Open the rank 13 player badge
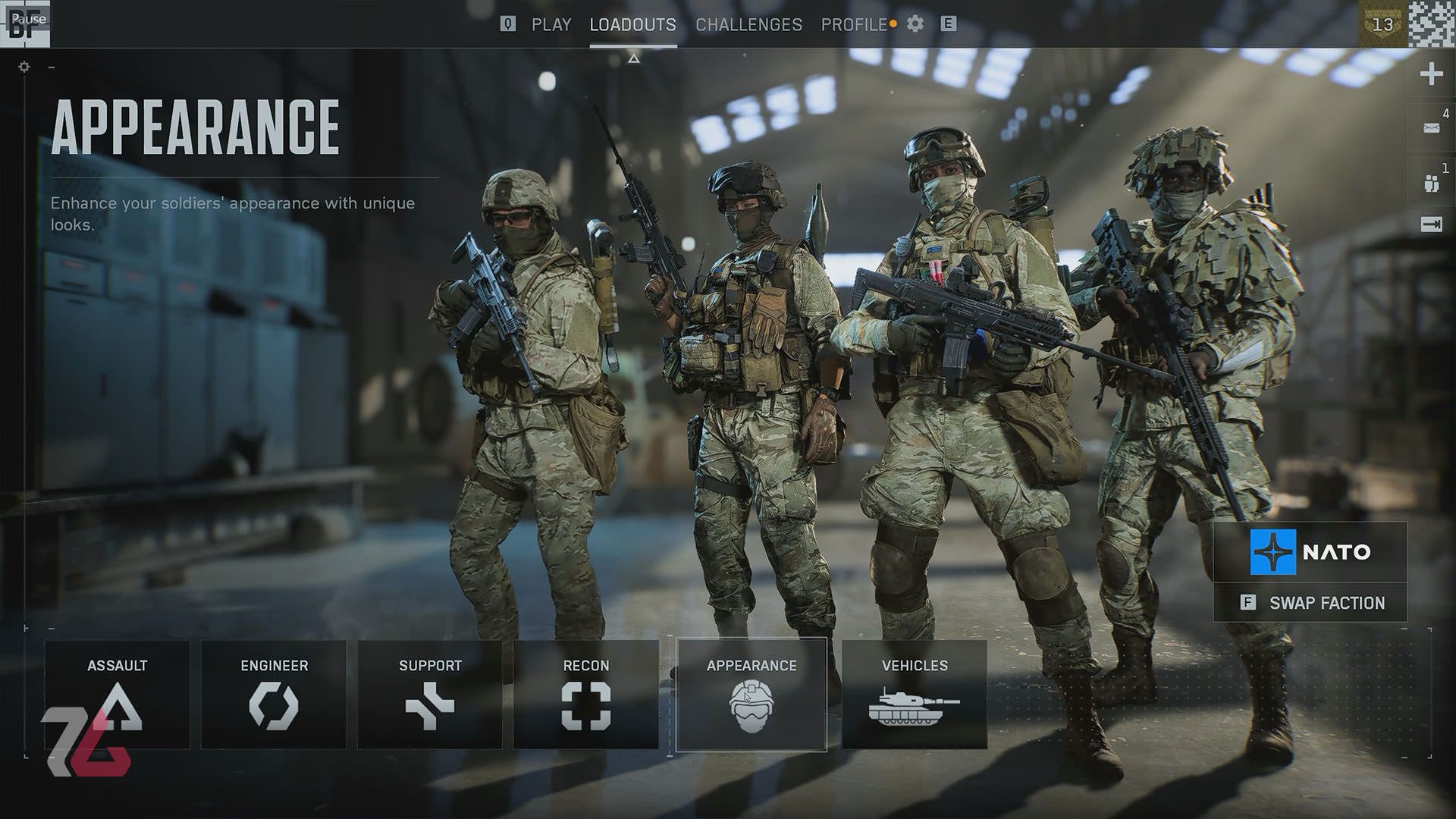 [x=1382, y=24]
